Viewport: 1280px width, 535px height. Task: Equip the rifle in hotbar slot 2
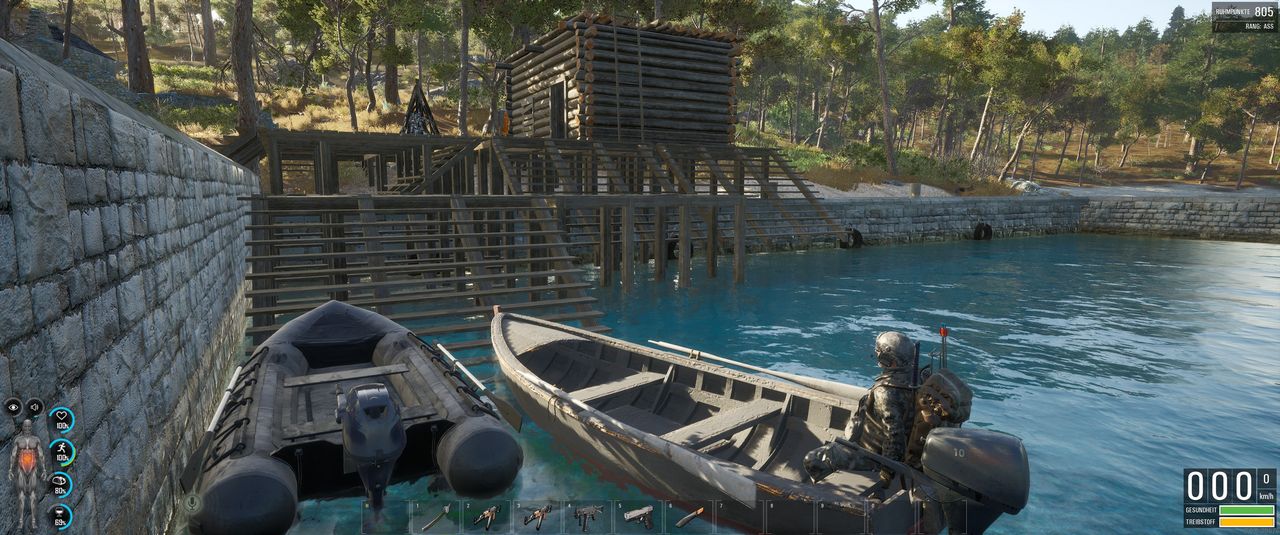pos(487,517)
